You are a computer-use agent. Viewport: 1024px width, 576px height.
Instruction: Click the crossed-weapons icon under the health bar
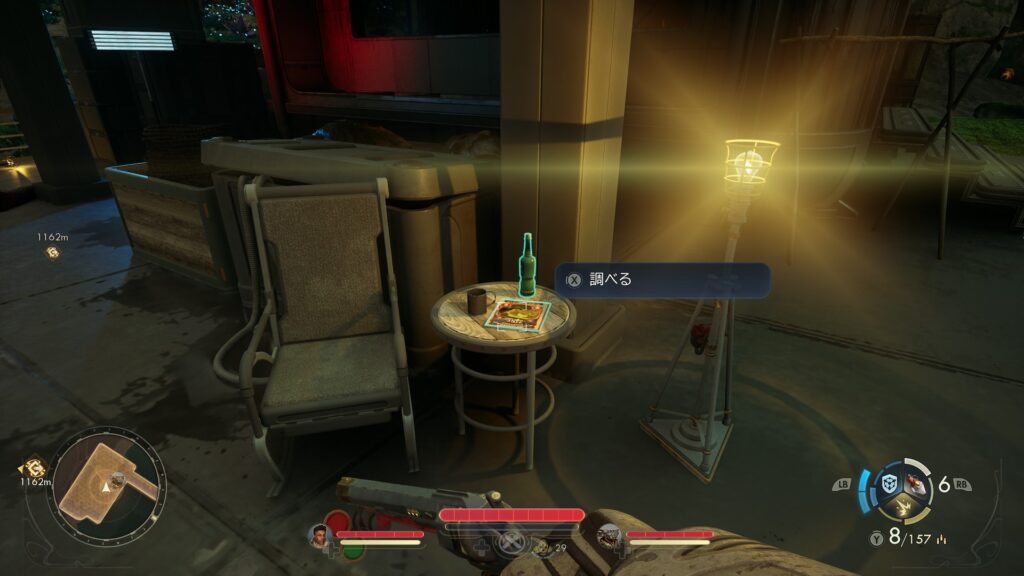click(512, 543)
